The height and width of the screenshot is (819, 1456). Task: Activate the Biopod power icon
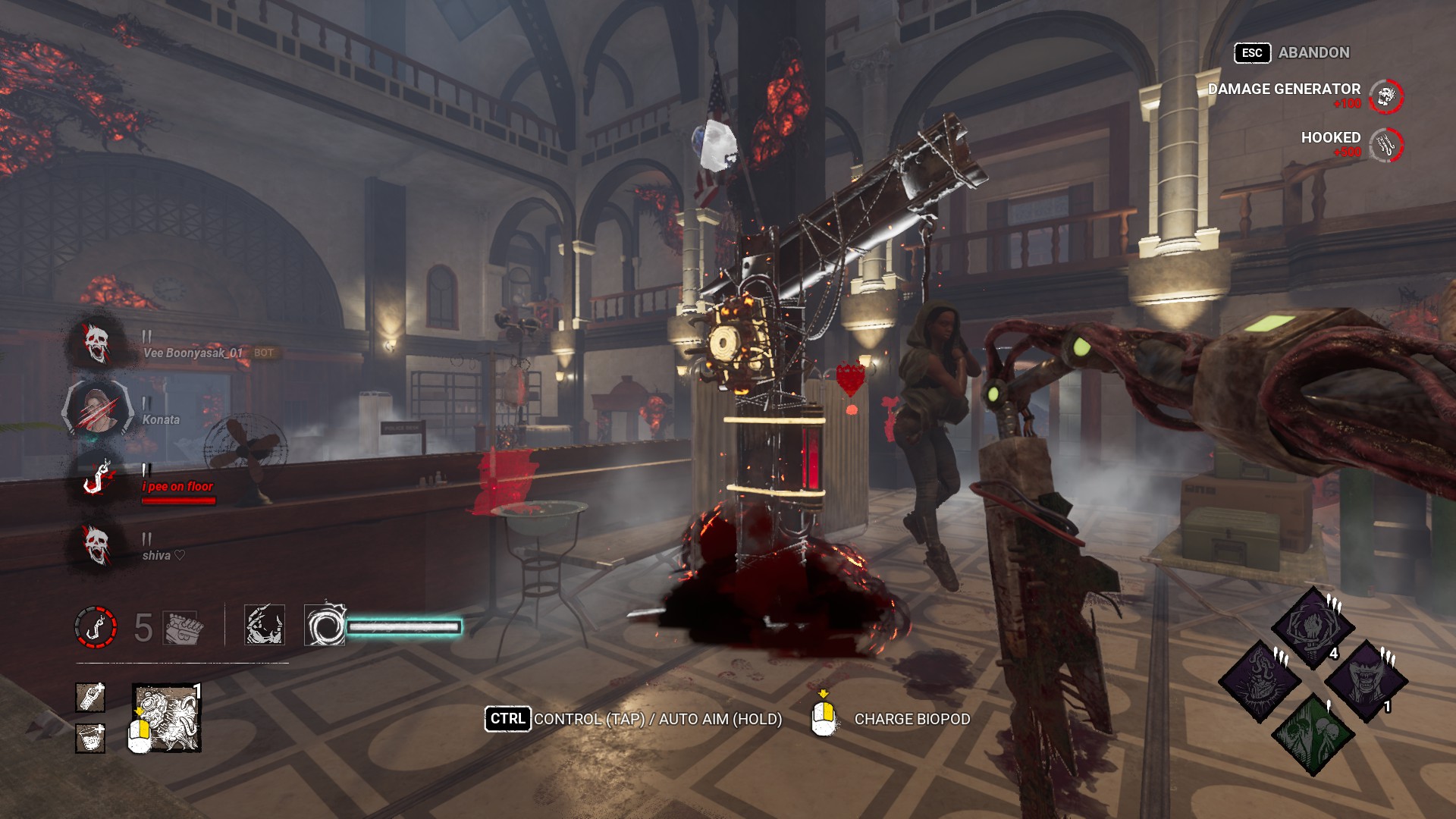[167, 718]
